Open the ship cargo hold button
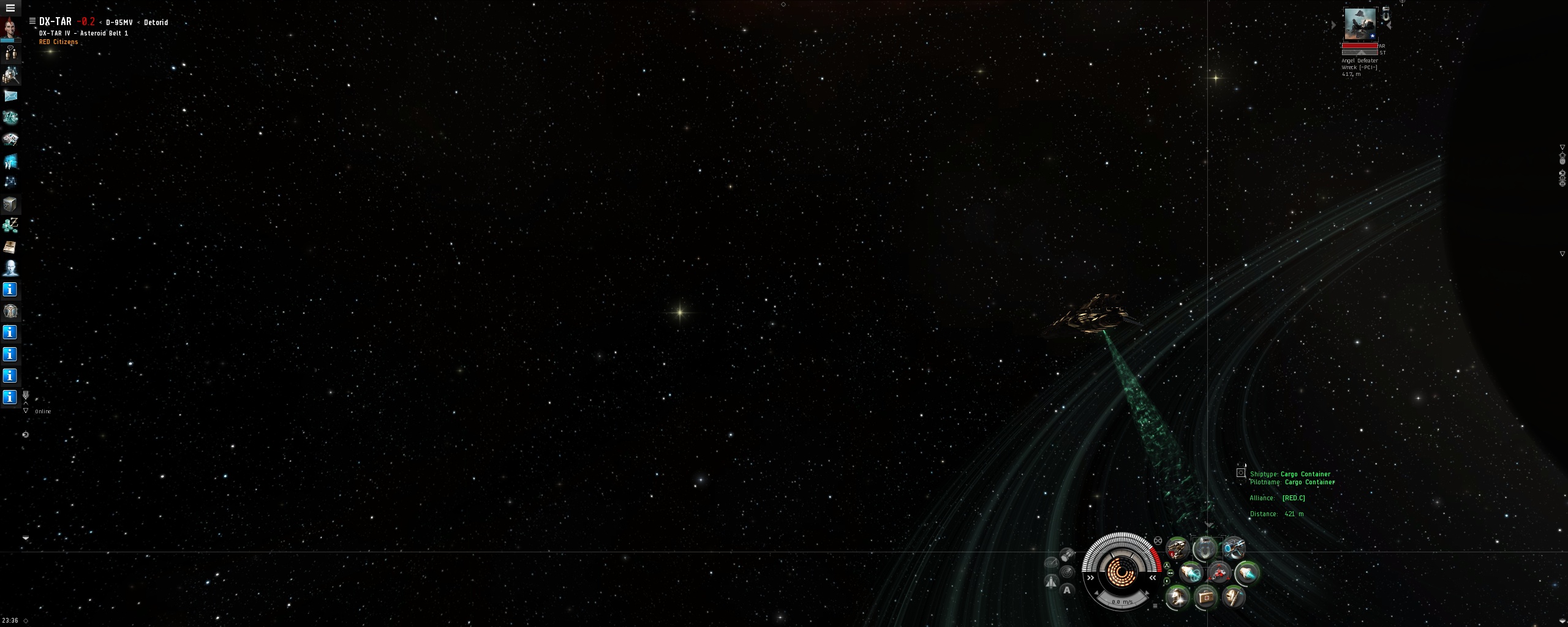 (x=1067, y=554)
